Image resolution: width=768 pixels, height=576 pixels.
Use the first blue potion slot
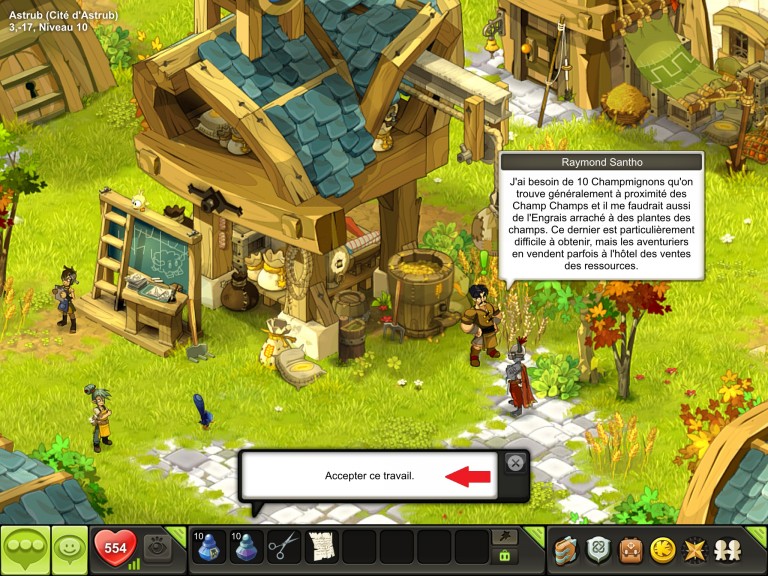[208, 547]
